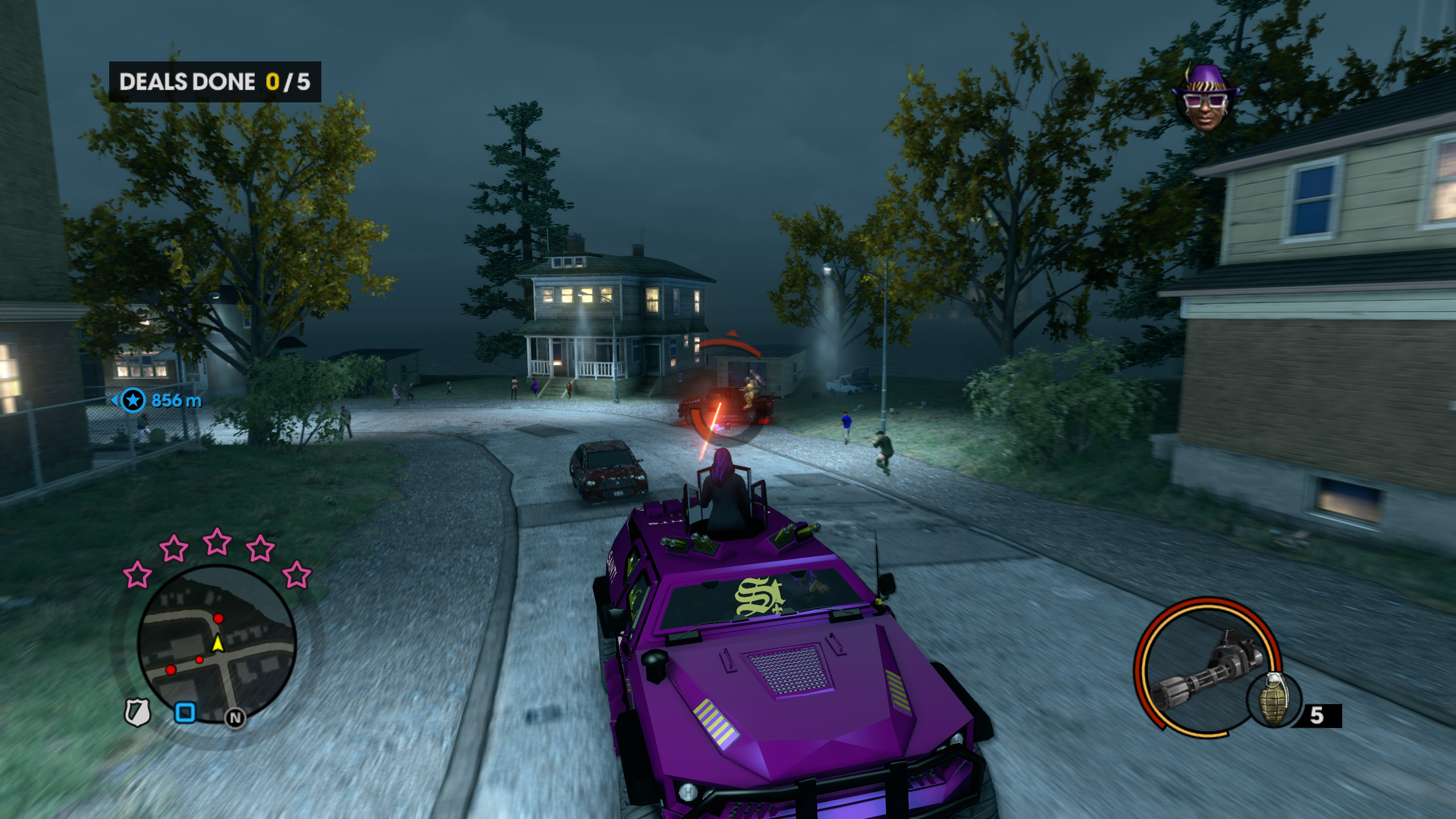Click the police shield notoriety icon
Image resolution: width=1456 pixels, height=819 pixels.
pyautogui.click(x=138, y=712)
